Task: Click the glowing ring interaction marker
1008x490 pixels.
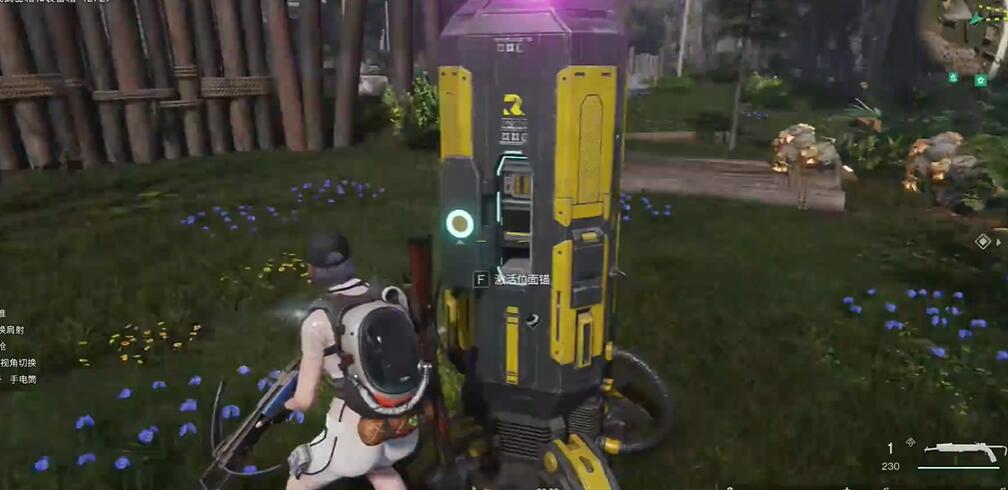Action: (461, 223)
